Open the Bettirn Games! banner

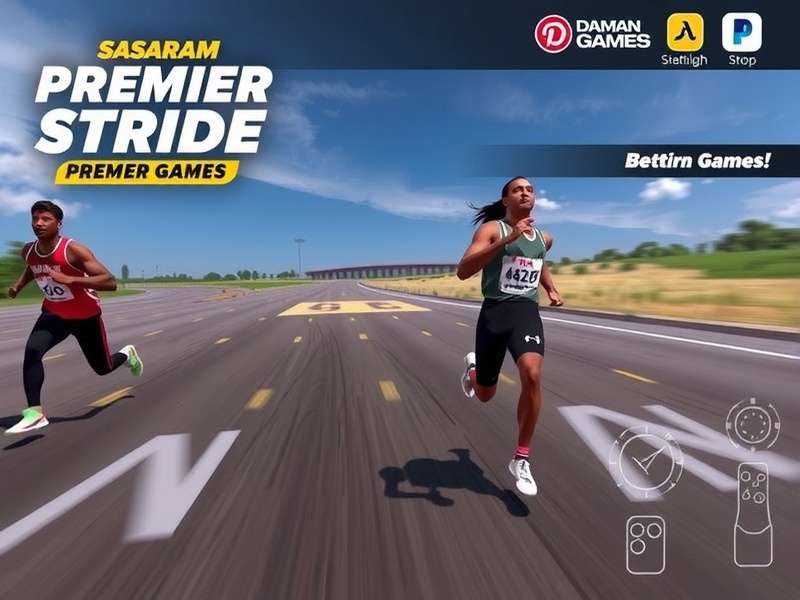(x=696, y=160)
